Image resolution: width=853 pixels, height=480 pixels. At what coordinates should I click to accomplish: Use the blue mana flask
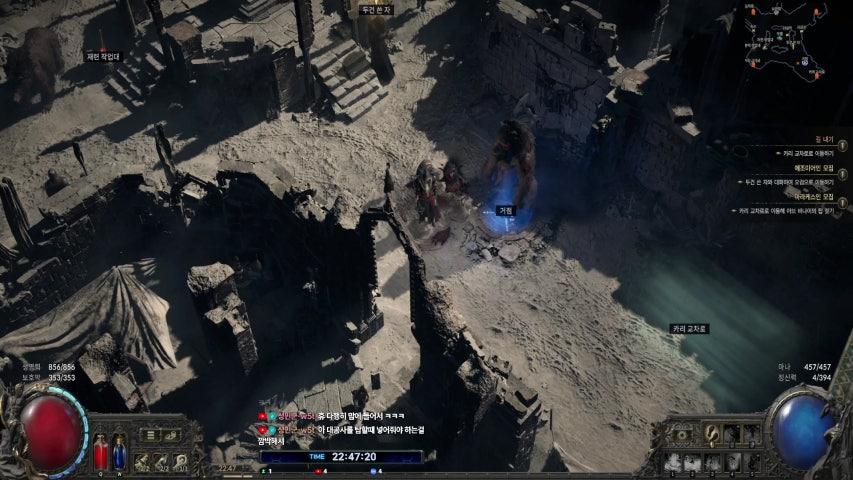coord(118,452)
